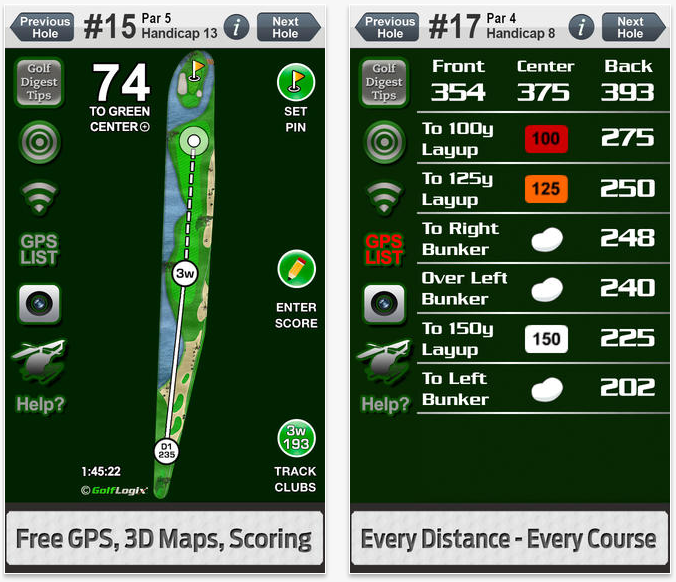
Task: Select the green signal icon on hole #17 screen
Action: click(384, 194)
